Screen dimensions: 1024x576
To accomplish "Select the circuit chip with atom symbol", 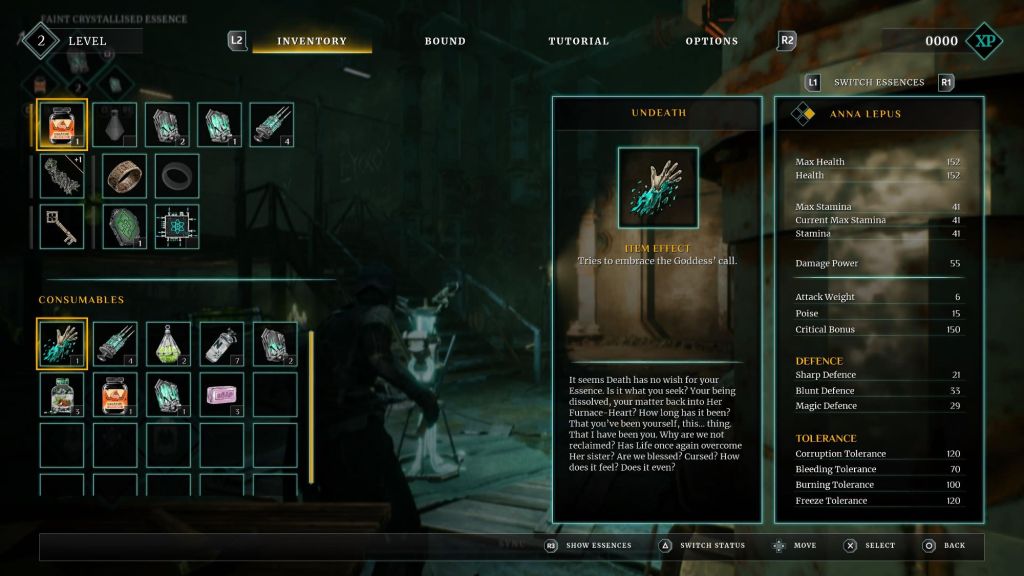I will (x=177, y=226).
